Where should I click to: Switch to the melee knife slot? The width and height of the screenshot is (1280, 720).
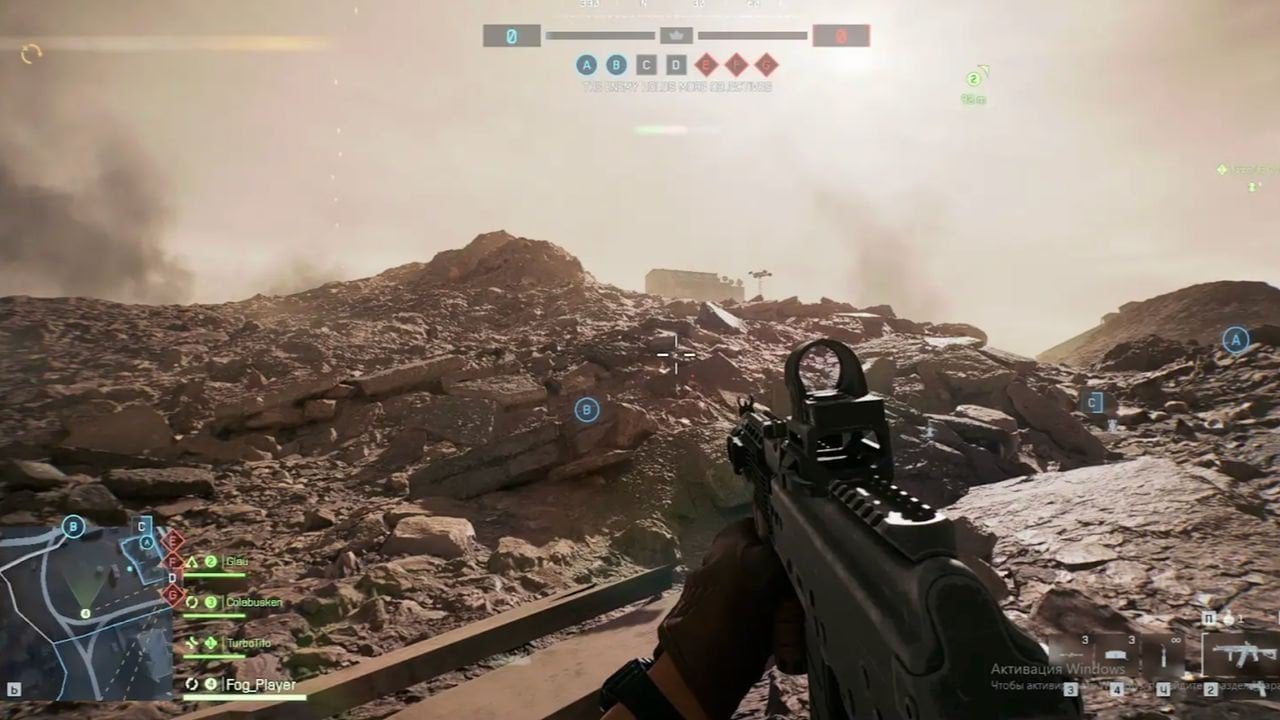[1163, 657]
